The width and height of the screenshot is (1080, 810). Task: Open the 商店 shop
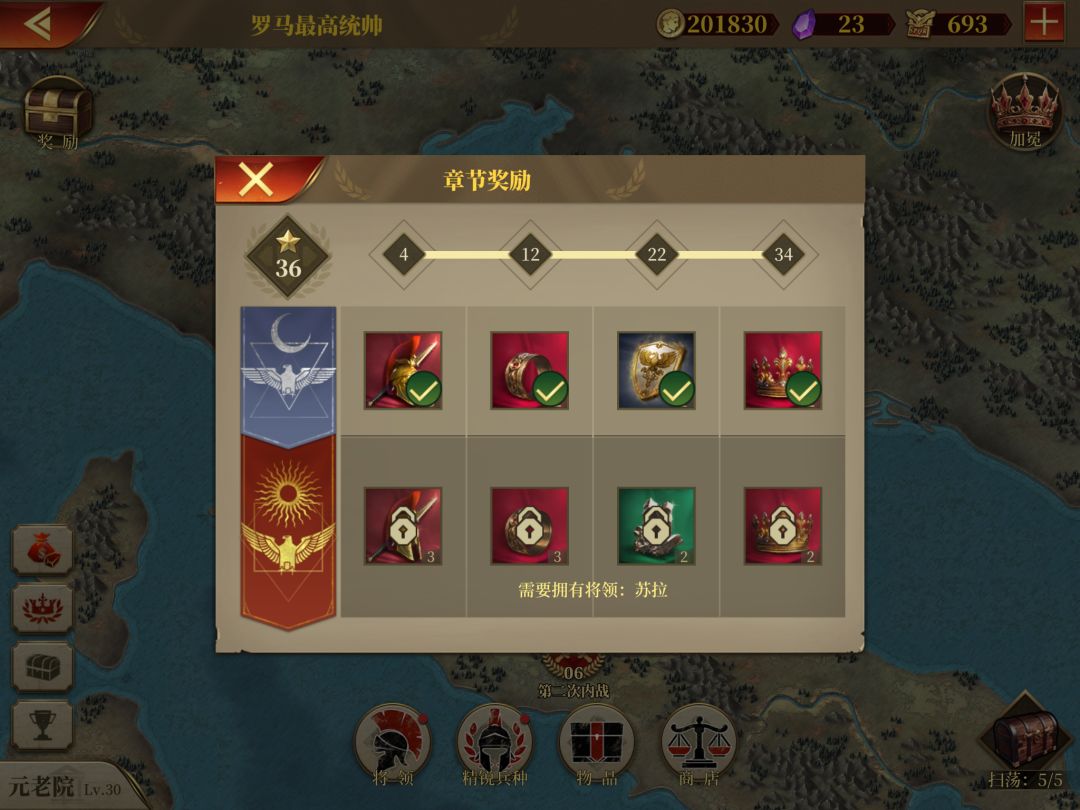698,743
